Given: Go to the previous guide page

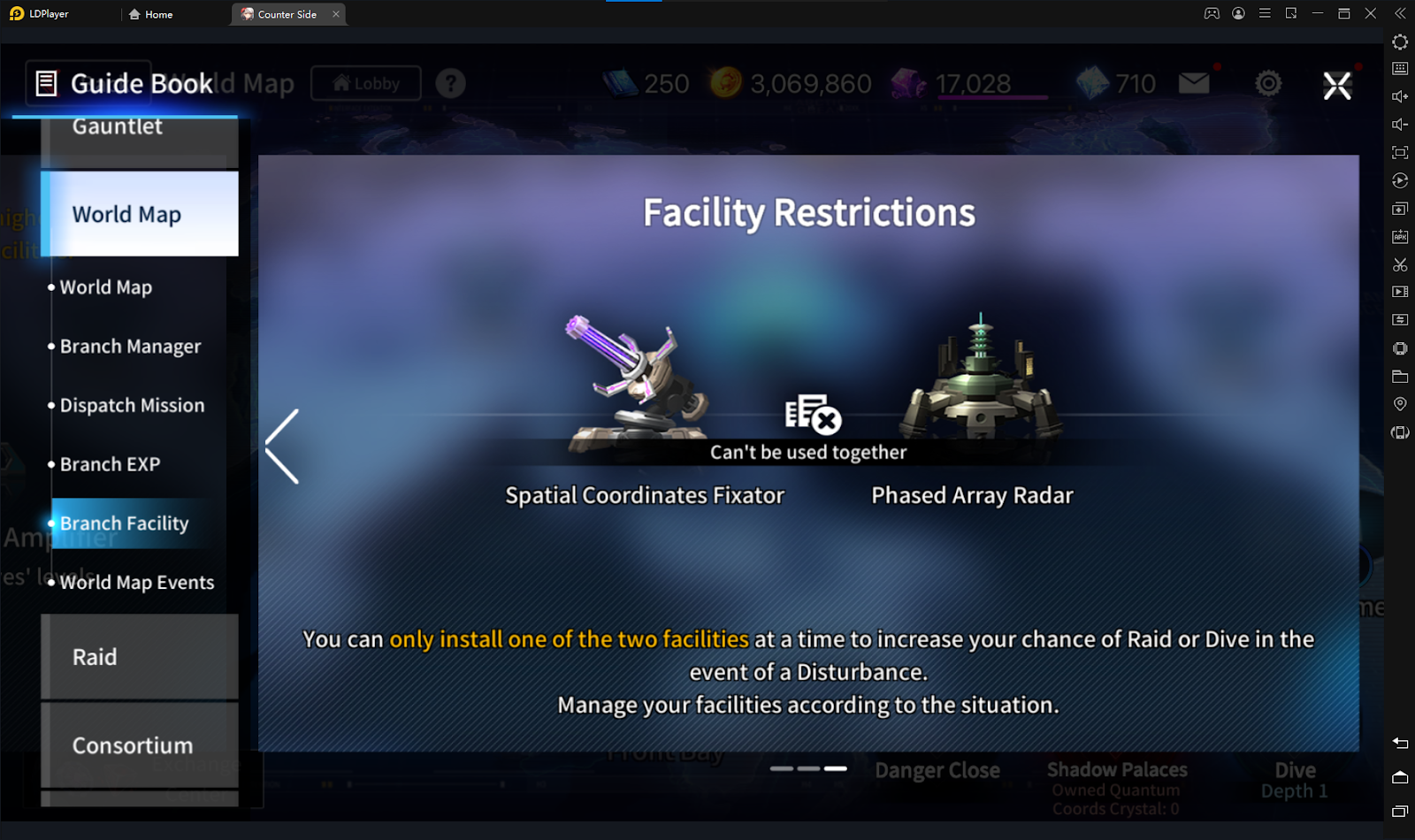Looking at the screenshot, I should click(x=283, y=446).
